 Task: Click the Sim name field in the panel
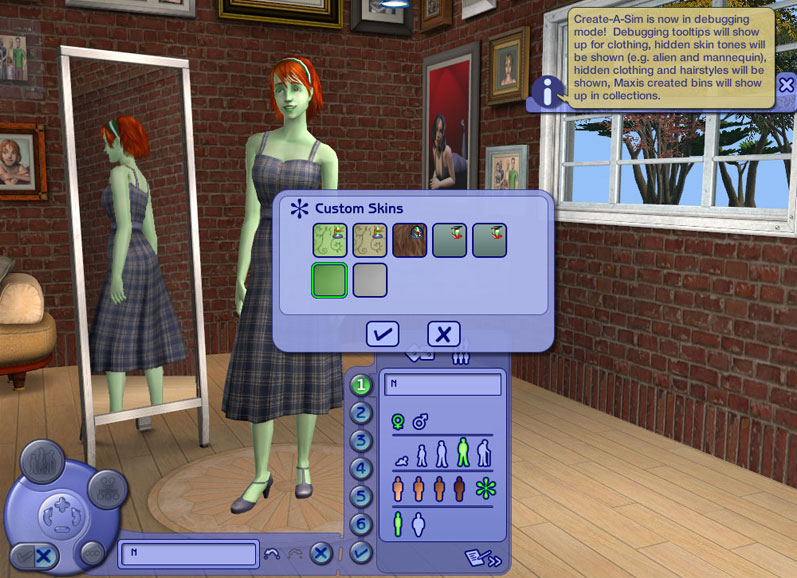442,385
